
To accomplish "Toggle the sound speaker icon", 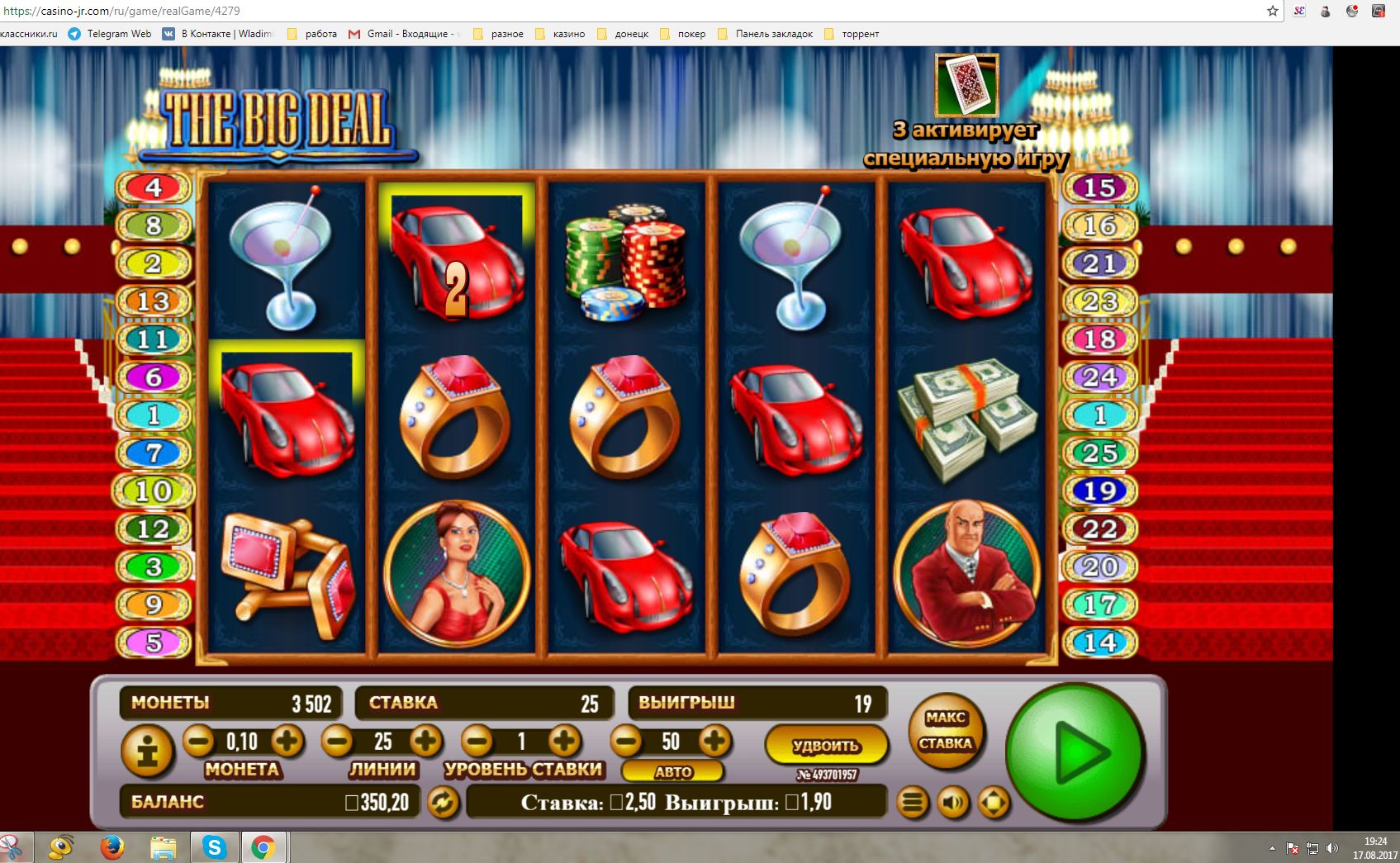I will coord(952,802).
